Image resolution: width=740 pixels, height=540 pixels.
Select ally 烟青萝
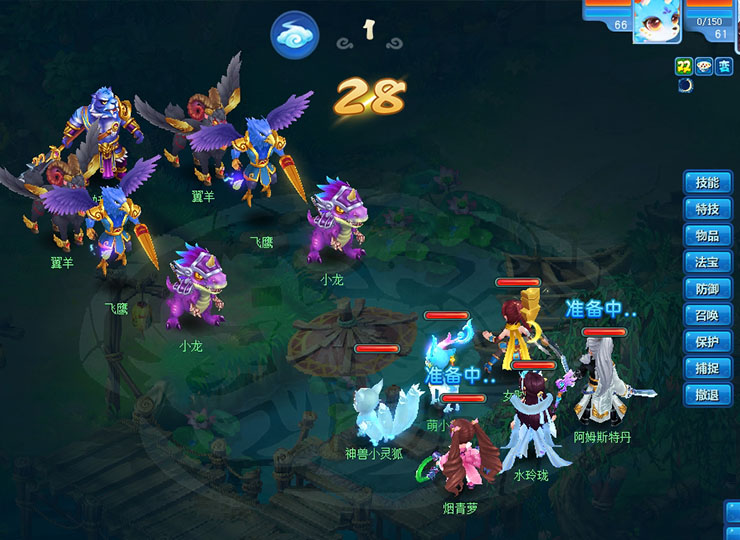(x=461, y=460)
